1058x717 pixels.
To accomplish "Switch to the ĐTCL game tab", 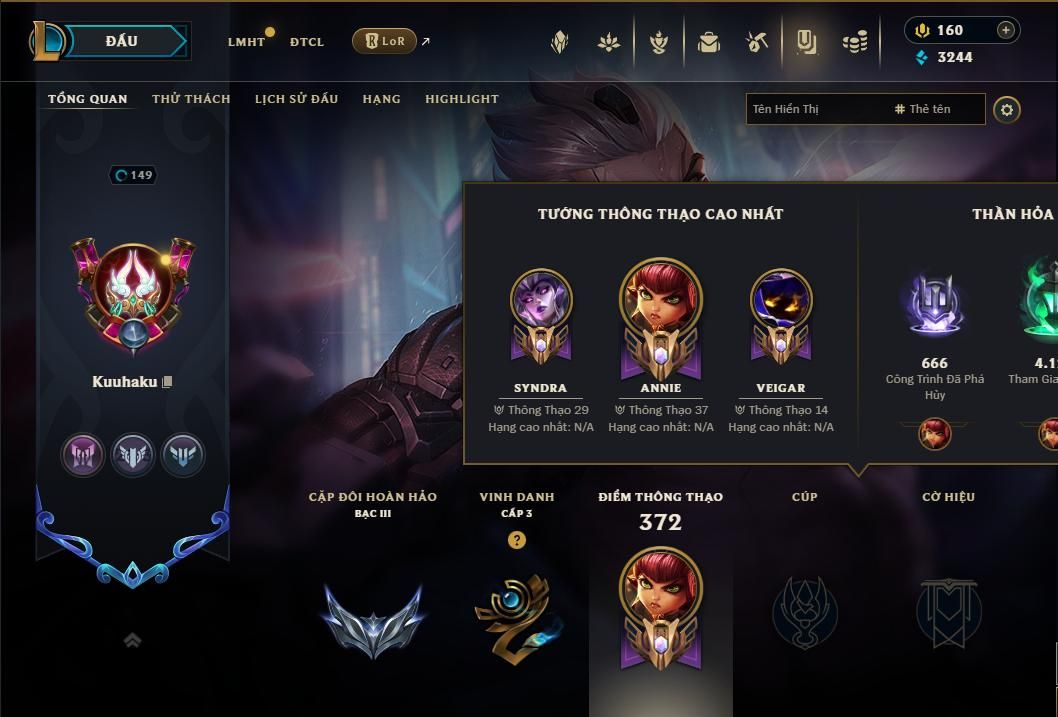I will (307, 42).
